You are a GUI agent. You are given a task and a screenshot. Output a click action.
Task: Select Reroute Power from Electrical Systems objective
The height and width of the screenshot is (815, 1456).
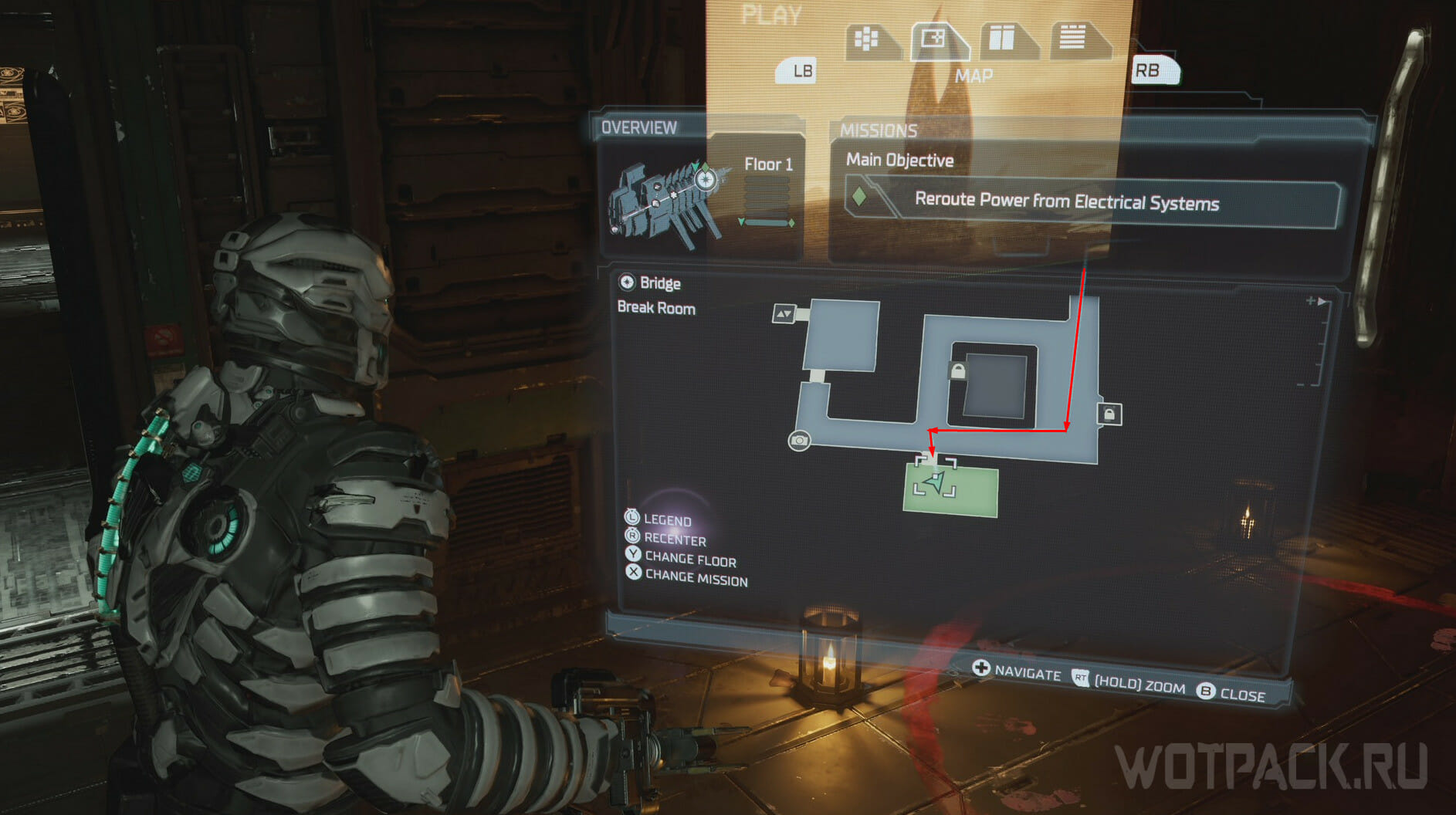1066,202
